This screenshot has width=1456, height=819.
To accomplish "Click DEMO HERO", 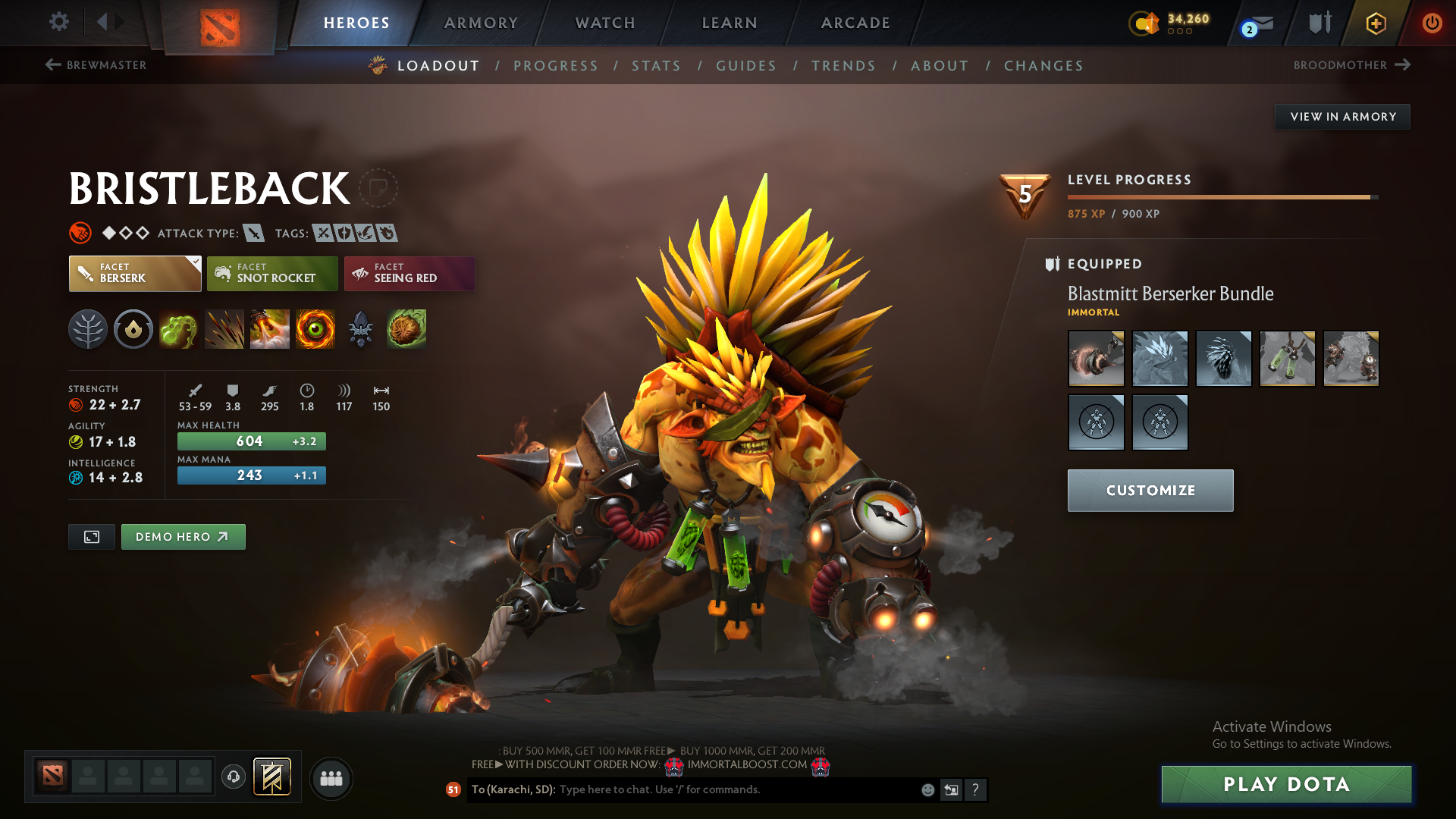I will click(183, 536).
